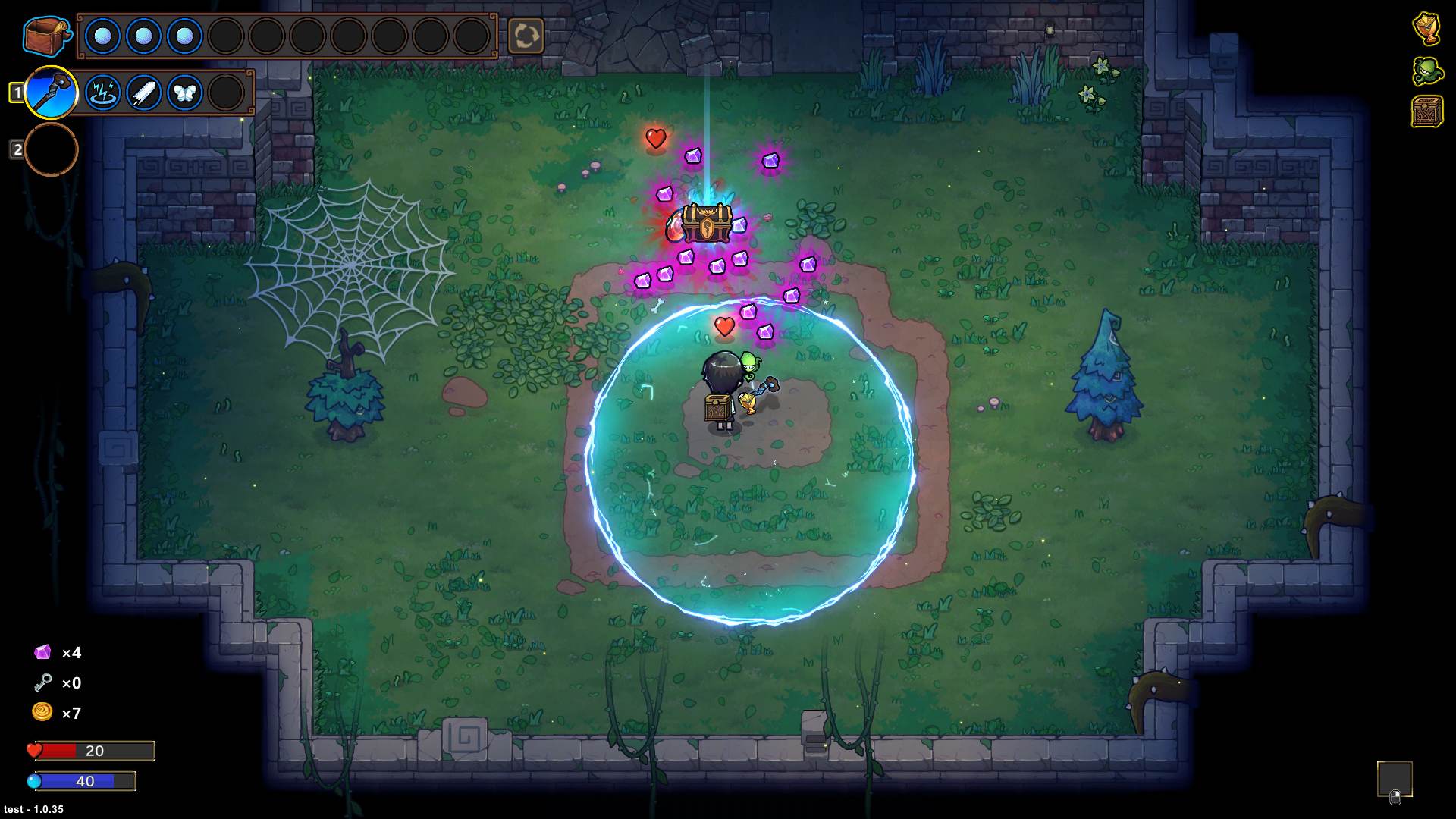Select the slot 1 keybind label
Viewport: 1456px width, 819px height.
coord(16,91)
